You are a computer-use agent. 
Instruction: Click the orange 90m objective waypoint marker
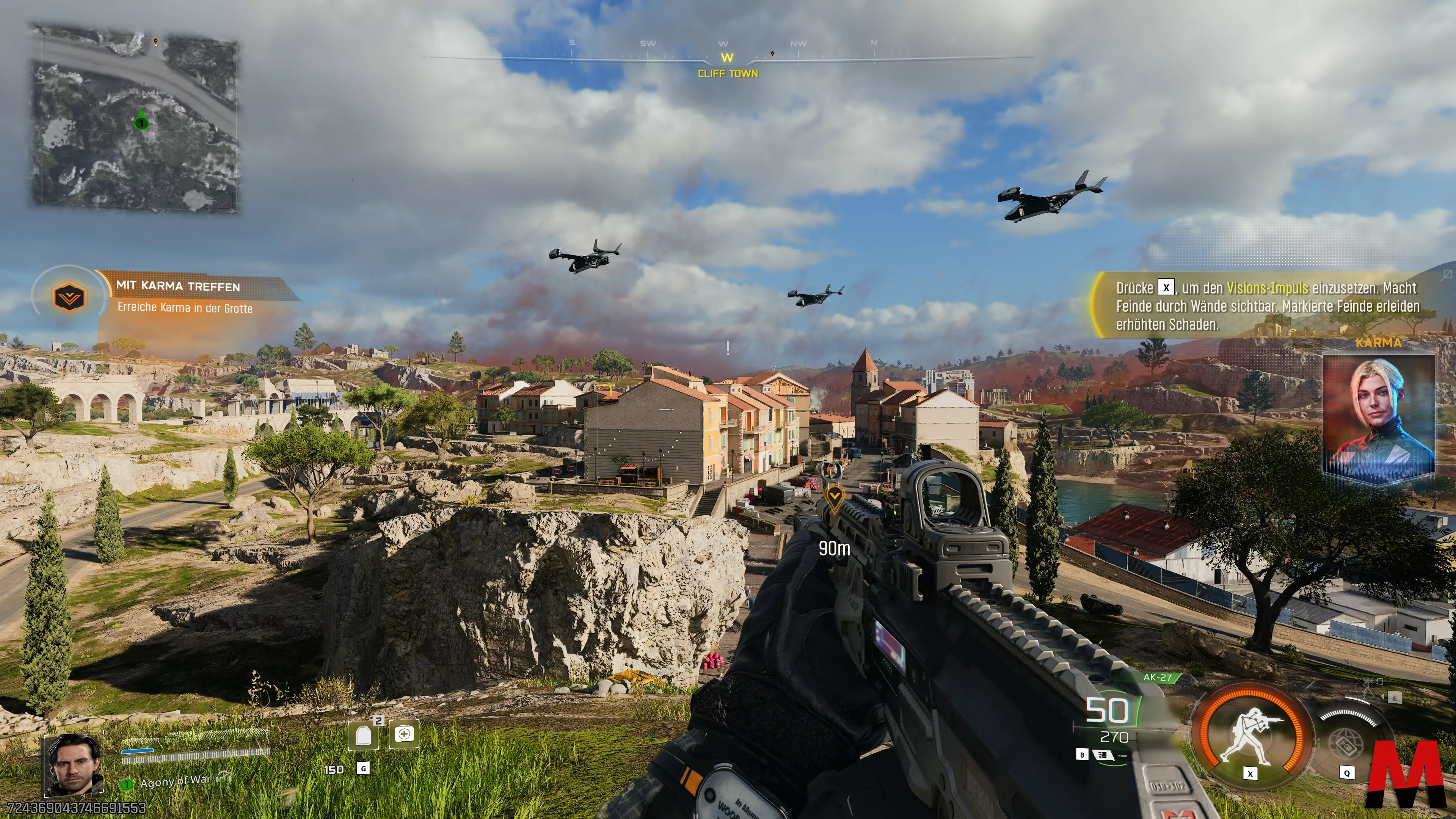[834, 496]
